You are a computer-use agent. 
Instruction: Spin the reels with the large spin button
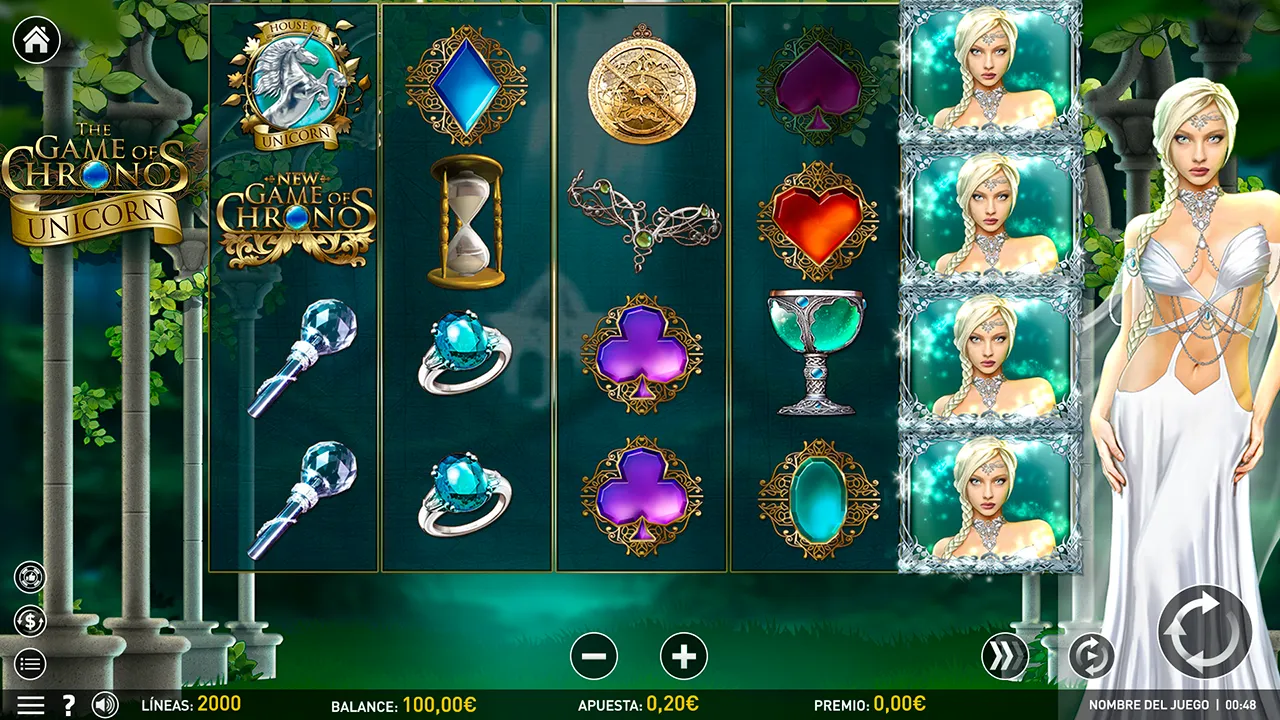[1204, 632]
